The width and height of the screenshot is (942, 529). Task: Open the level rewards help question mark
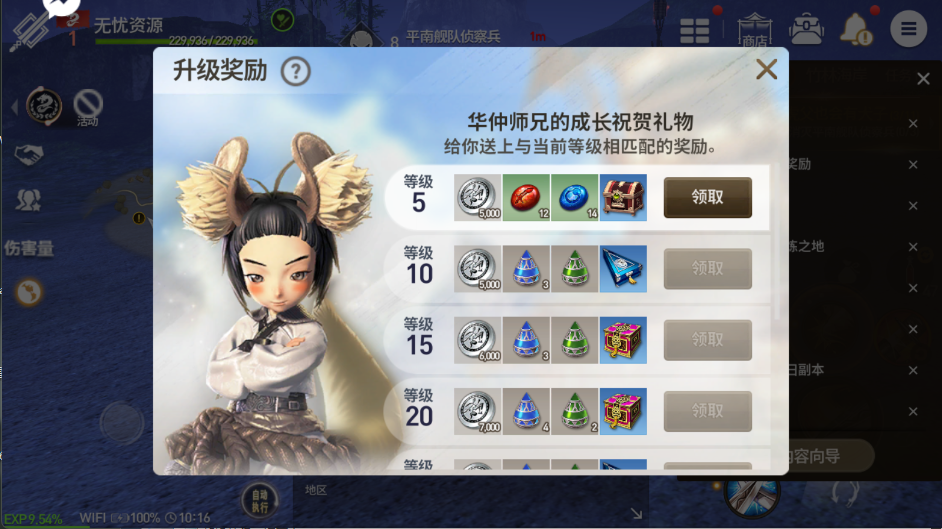click(x=295, y=72)
